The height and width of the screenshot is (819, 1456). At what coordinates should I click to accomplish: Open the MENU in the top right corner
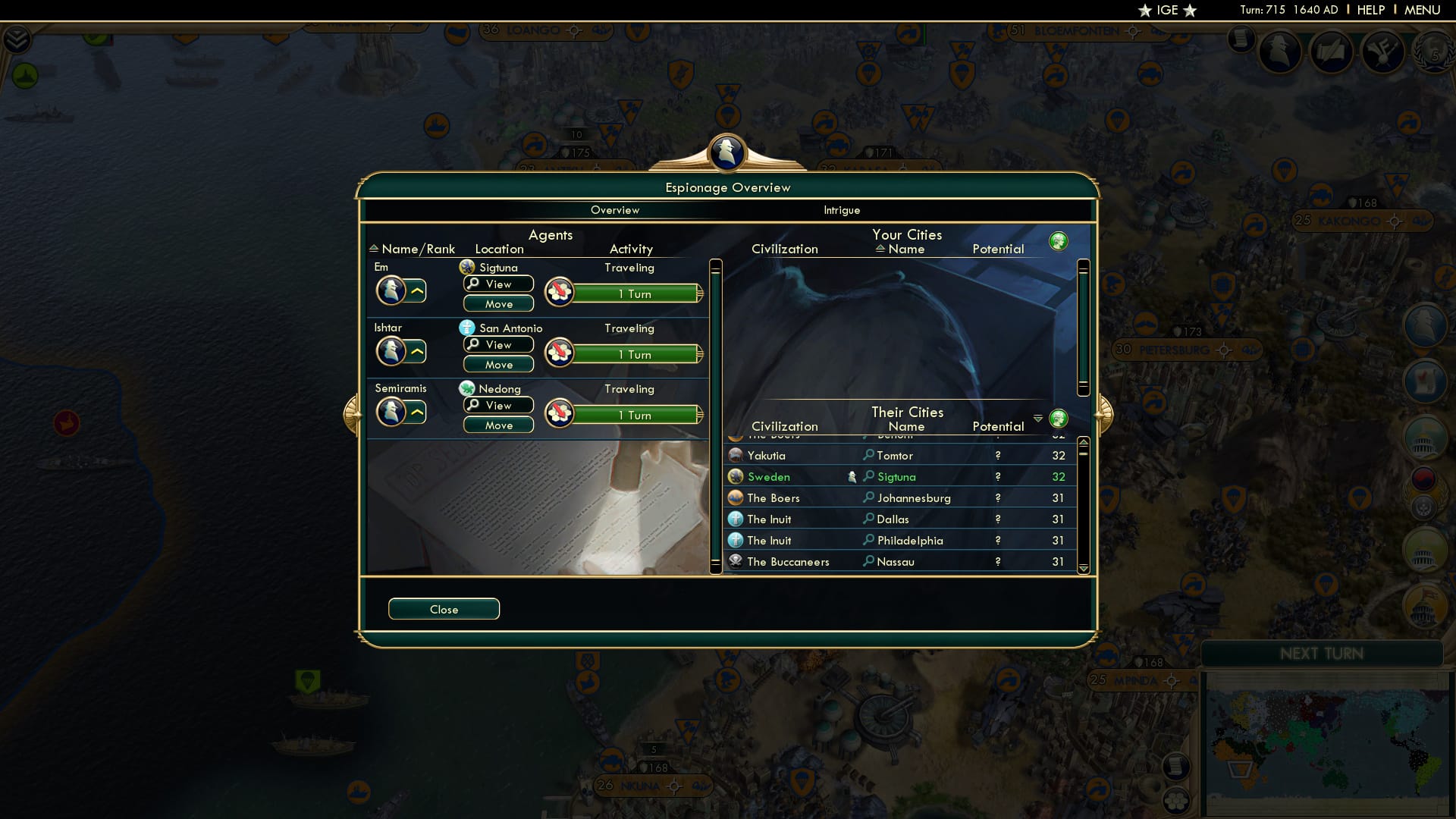coord(1423,10)
